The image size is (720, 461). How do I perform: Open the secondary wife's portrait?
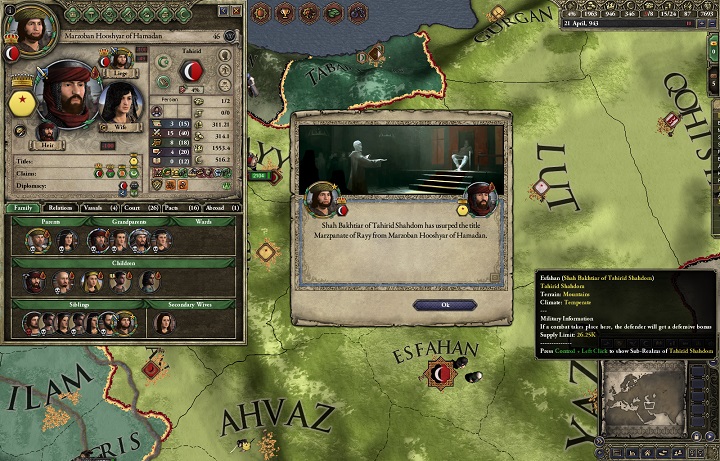click(x=162, y=322)
